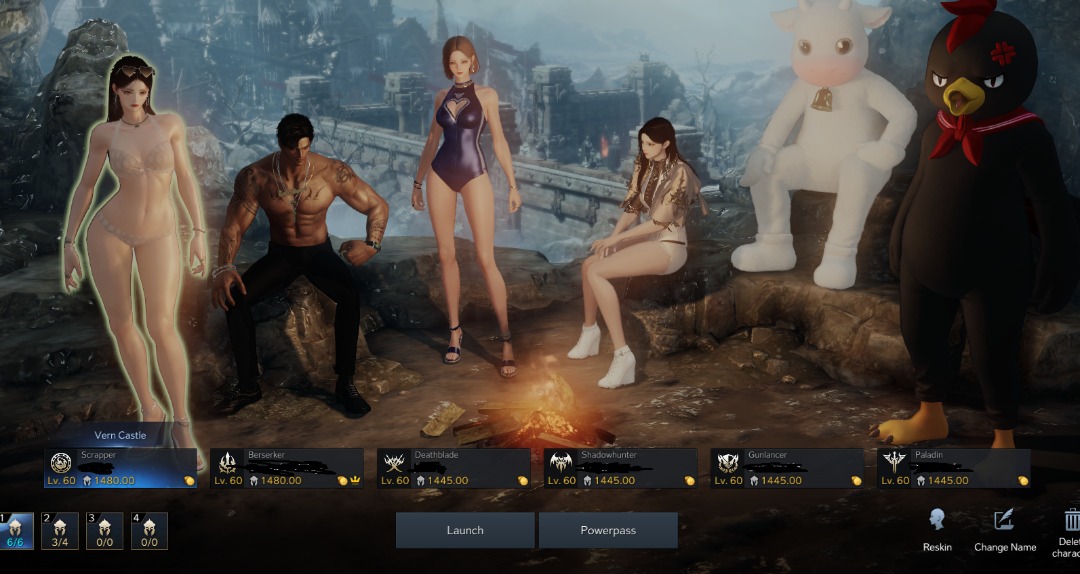
Task: Select the Shadowhunter character card
Action: pos(621,468)
